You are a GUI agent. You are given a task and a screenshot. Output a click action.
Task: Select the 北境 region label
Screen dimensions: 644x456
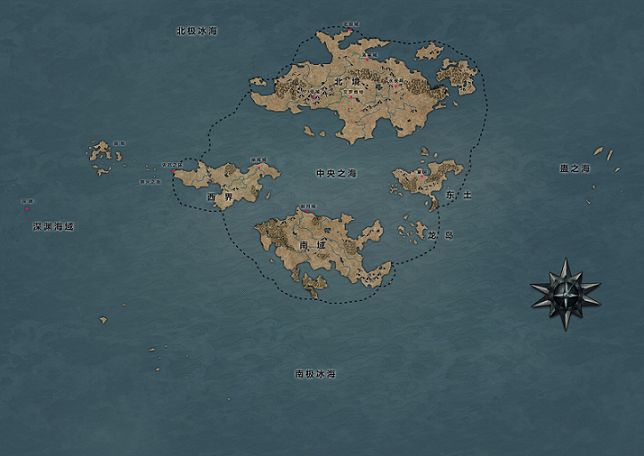pos(346,82)
